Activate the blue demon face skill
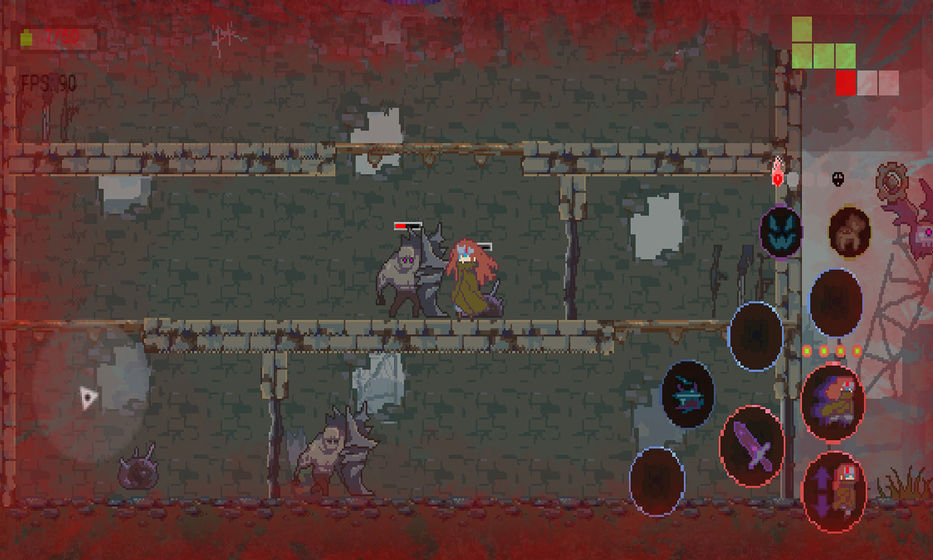This screenshot has height=560, width=933. point(780,232)
